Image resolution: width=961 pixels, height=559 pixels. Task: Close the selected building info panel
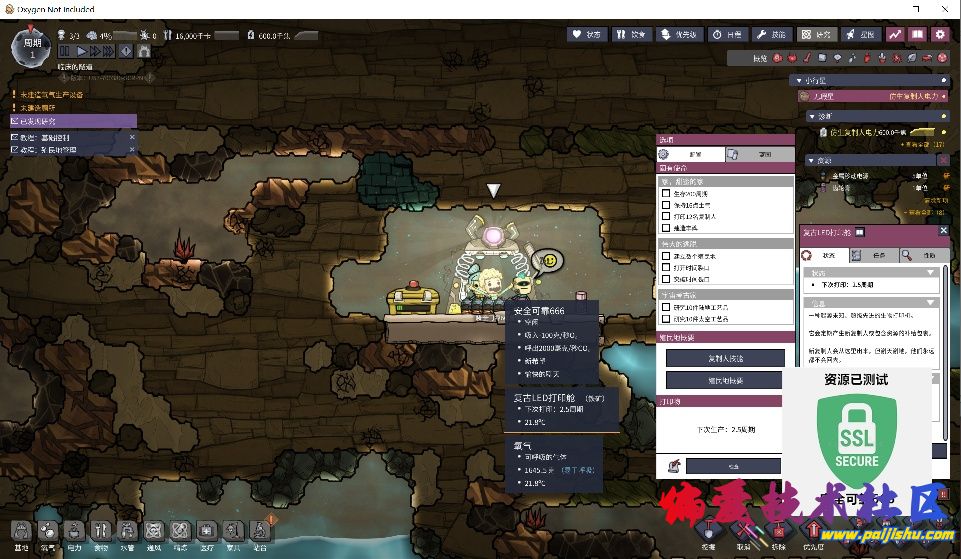[943, 231]
